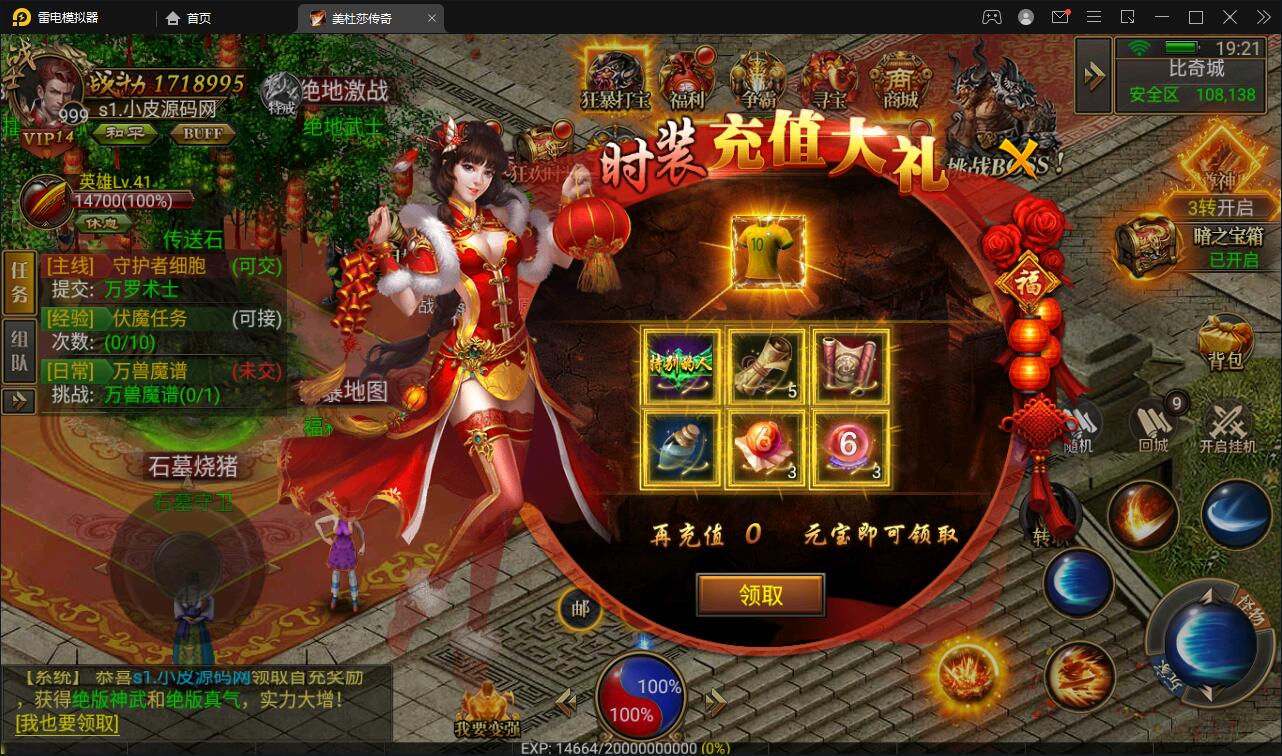This screenshot has height=756, width=1282.
Task: Collapse the quest panel with the left arrow tab
Action: click(x=18, y=402)
